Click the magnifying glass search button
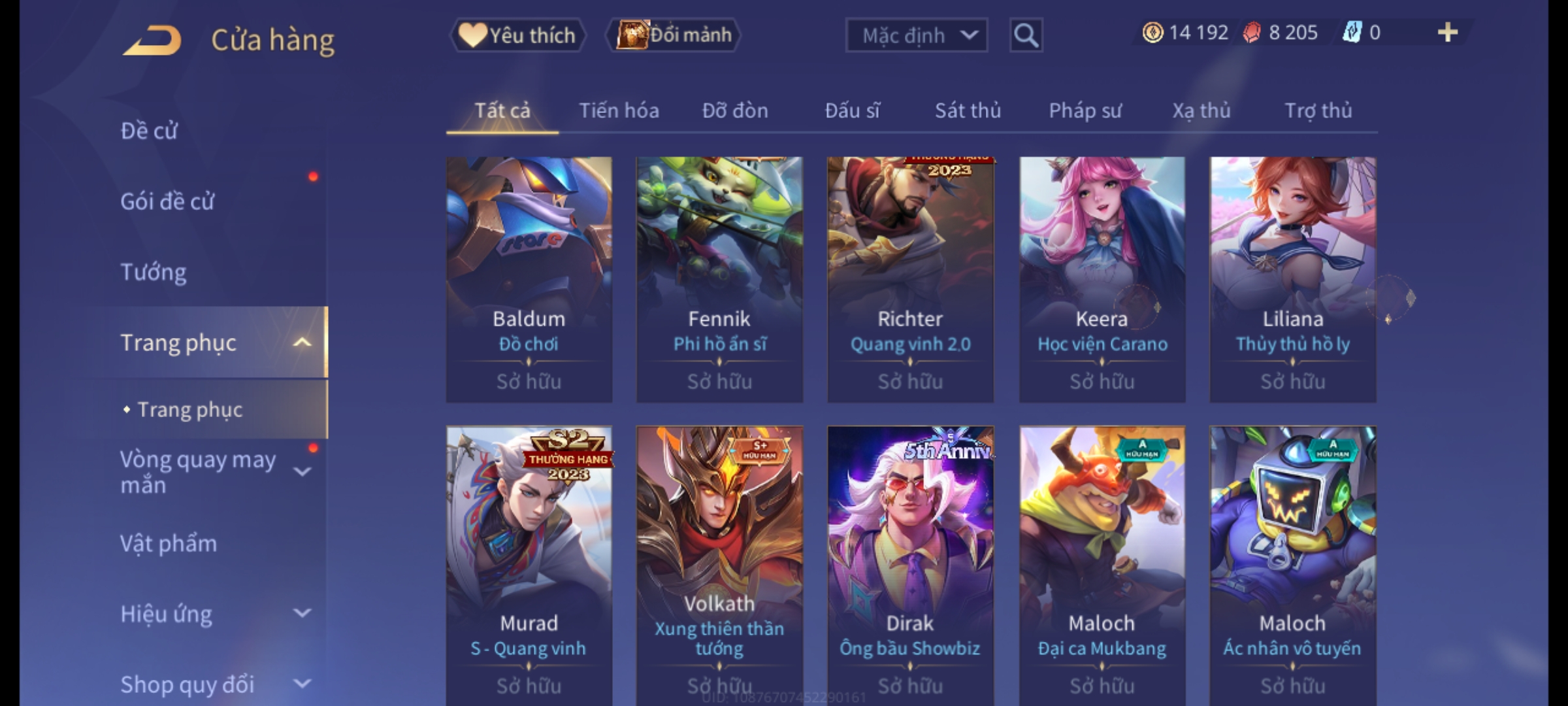This screenshot has width=1568, height=706. [x=1026, y=35]
